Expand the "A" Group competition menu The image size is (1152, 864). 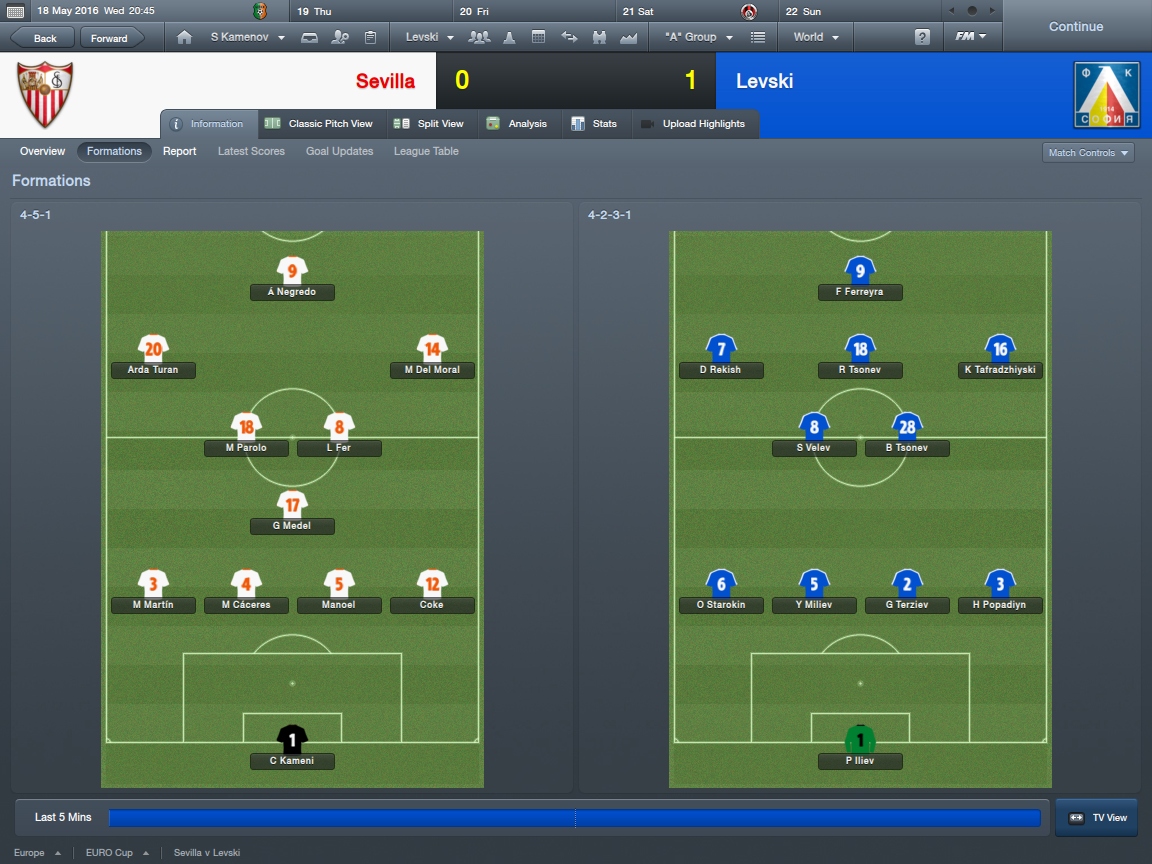pyautogui.click(x=698, y=37)
